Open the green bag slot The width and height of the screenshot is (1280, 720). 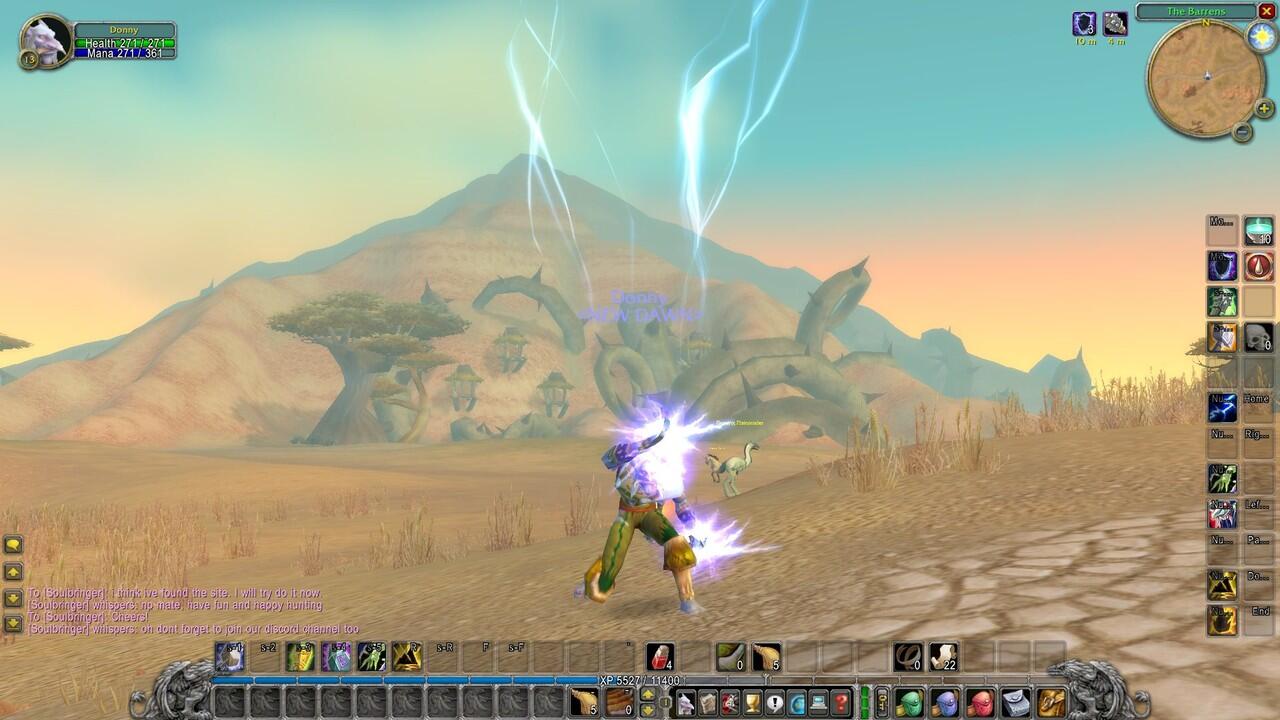point(909,702)
